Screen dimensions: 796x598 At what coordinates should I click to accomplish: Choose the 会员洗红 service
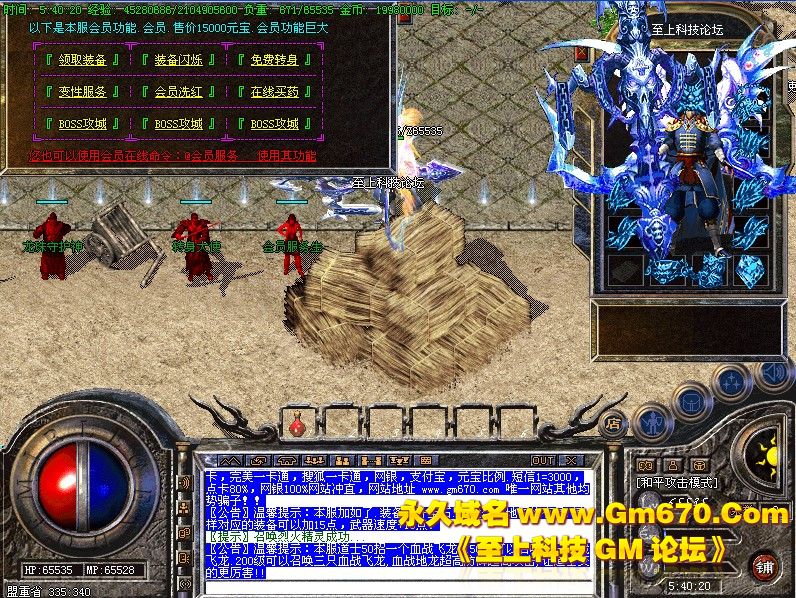click(x=179, y=92)
